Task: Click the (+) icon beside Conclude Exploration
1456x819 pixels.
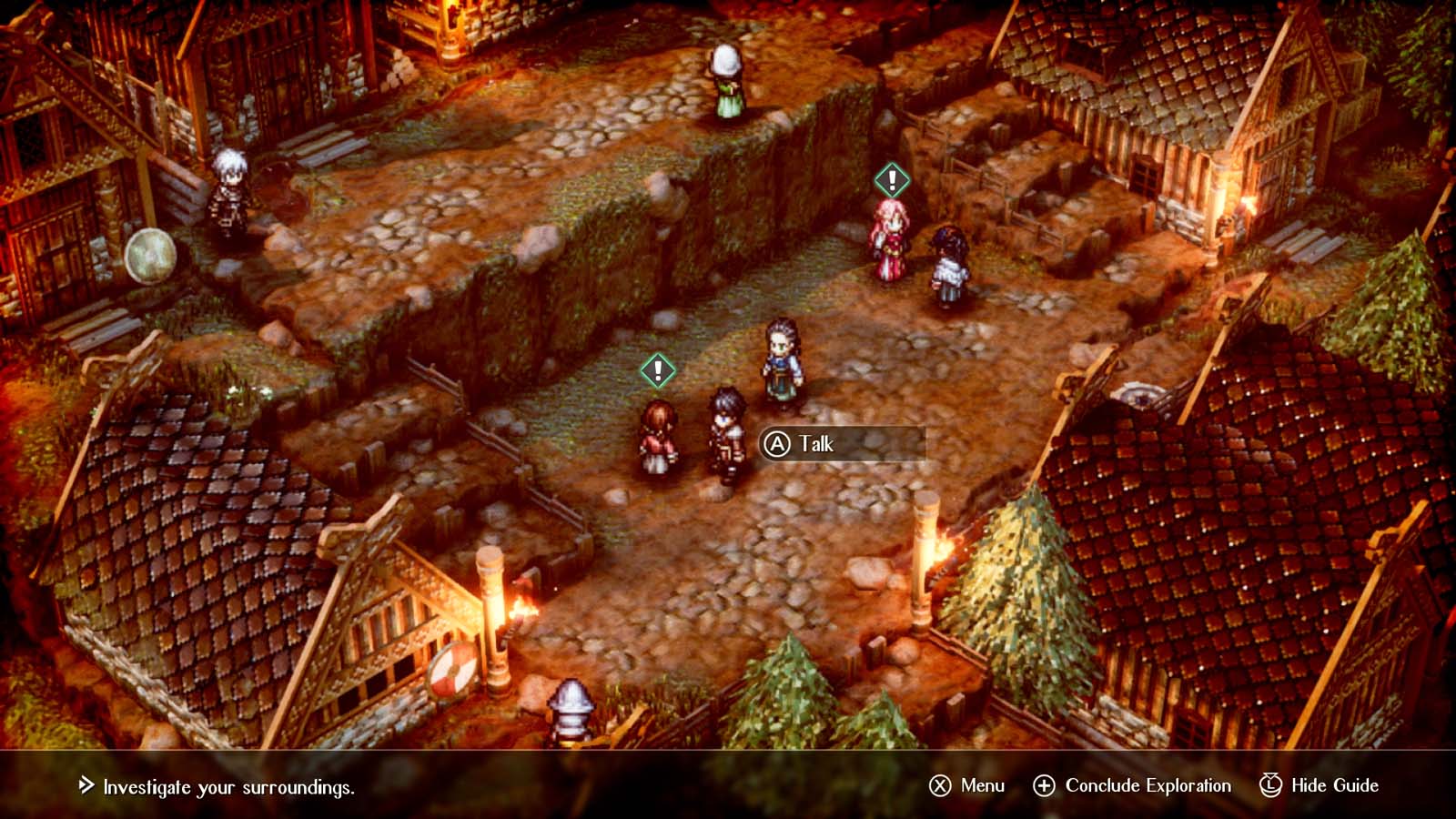Action: [1045, 784]
